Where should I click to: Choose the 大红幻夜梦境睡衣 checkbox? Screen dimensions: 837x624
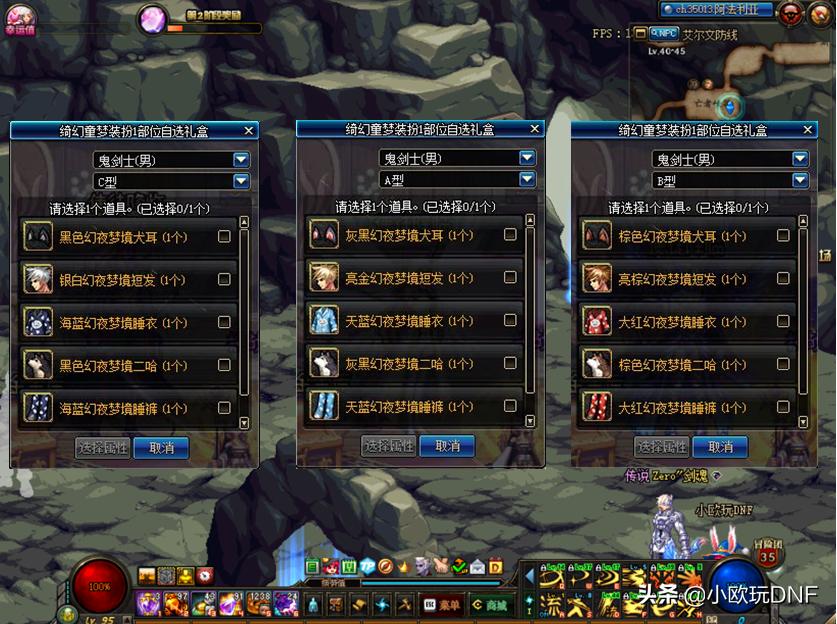pos(783,322)
